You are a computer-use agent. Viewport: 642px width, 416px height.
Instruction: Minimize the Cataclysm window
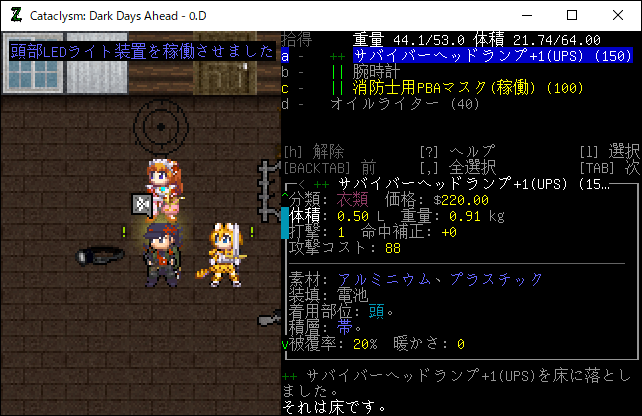[526, 15]
